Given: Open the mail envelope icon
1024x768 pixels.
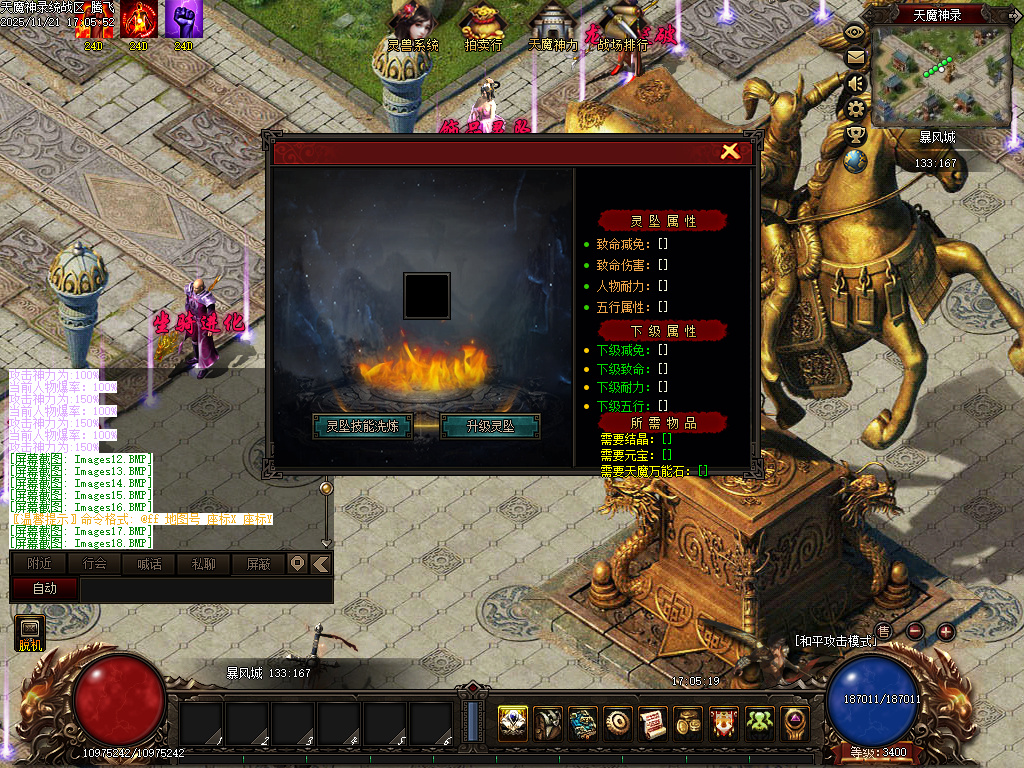Looking at the screenshot, I should [855, 57].
